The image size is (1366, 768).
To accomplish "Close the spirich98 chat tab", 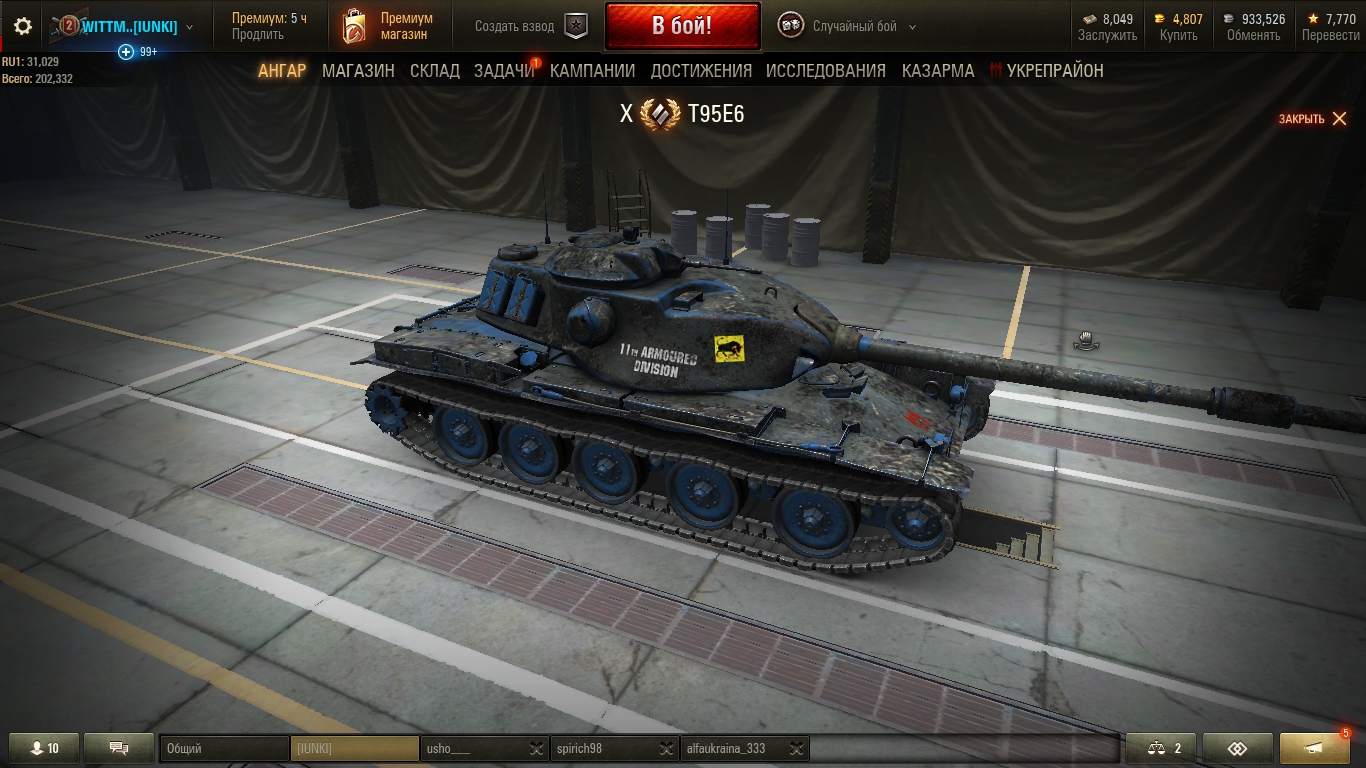I will [666, 748].
